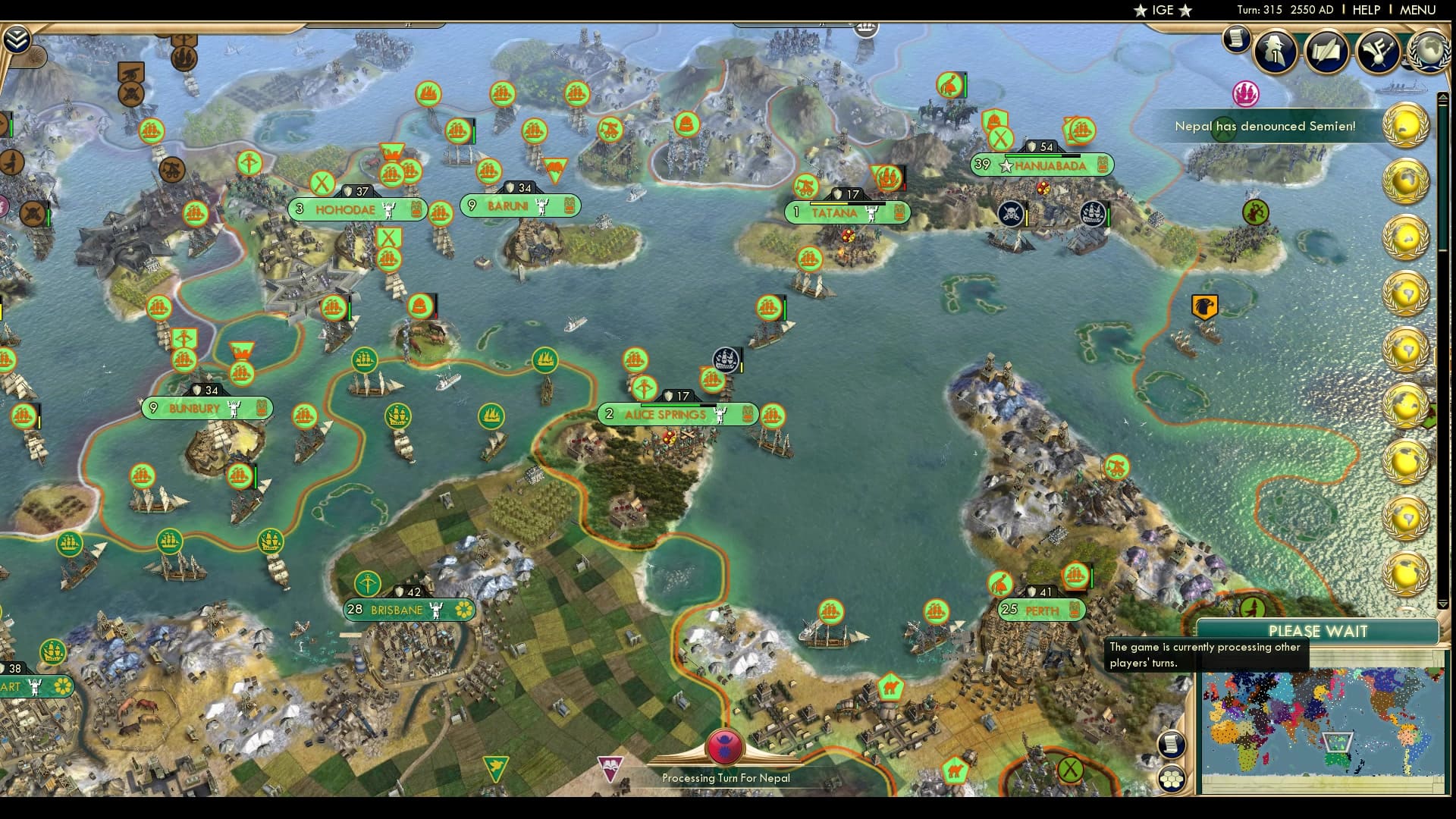The image size is (1456, 819).
Task: Open the Cultural Victory tourism icon
Action: [x=1378, y=49]
